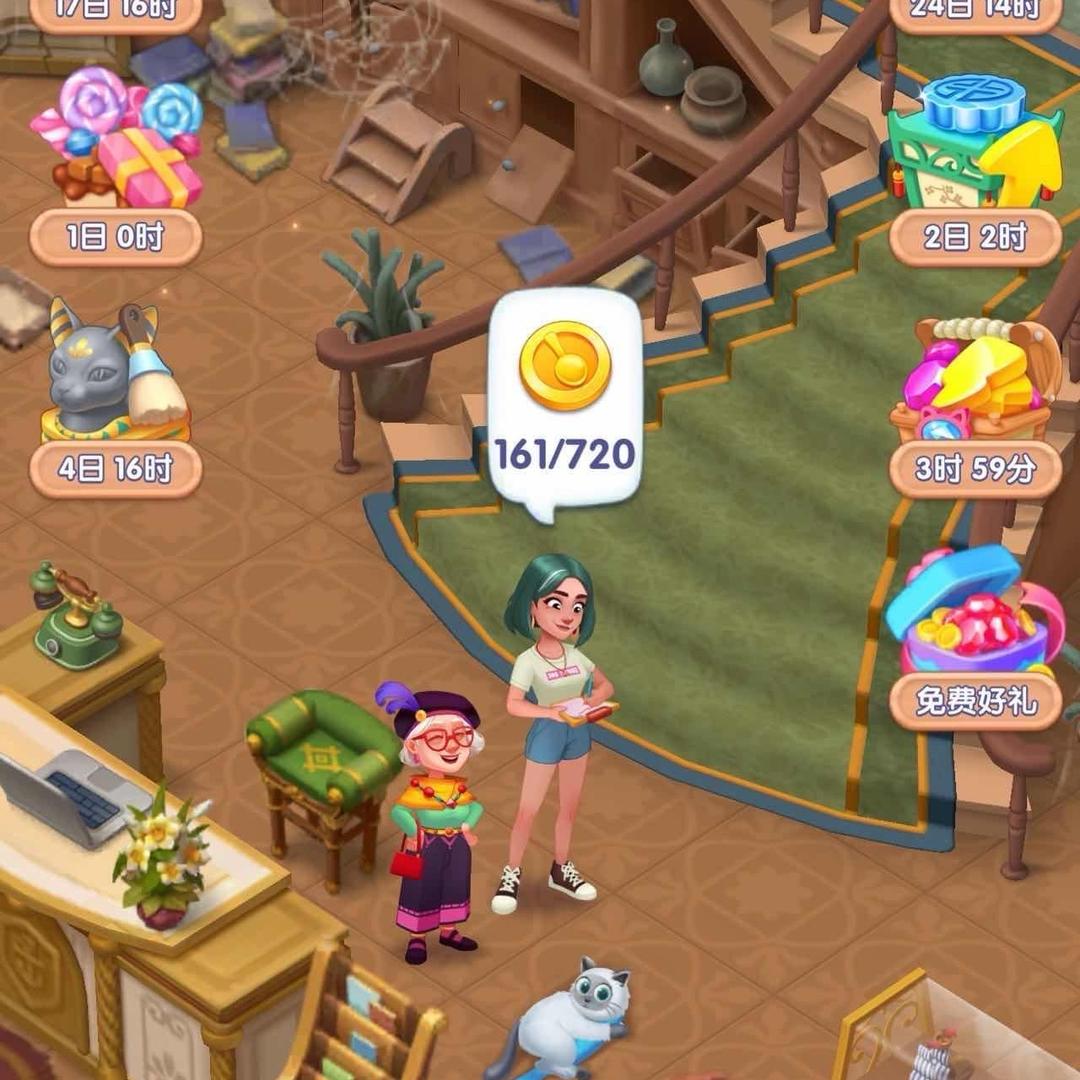The height and width of the screenshot is (1080, 1080).
Task: Open the mooncake lantern event icon
Action: coord(975,142)
